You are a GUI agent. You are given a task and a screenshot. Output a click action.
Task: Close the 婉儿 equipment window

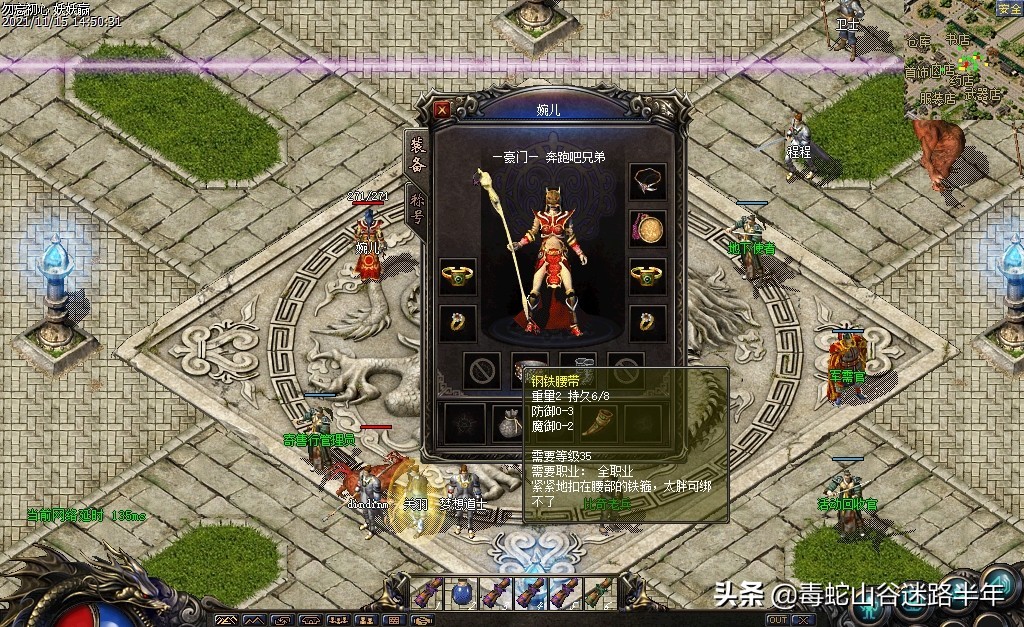[442, 109]
